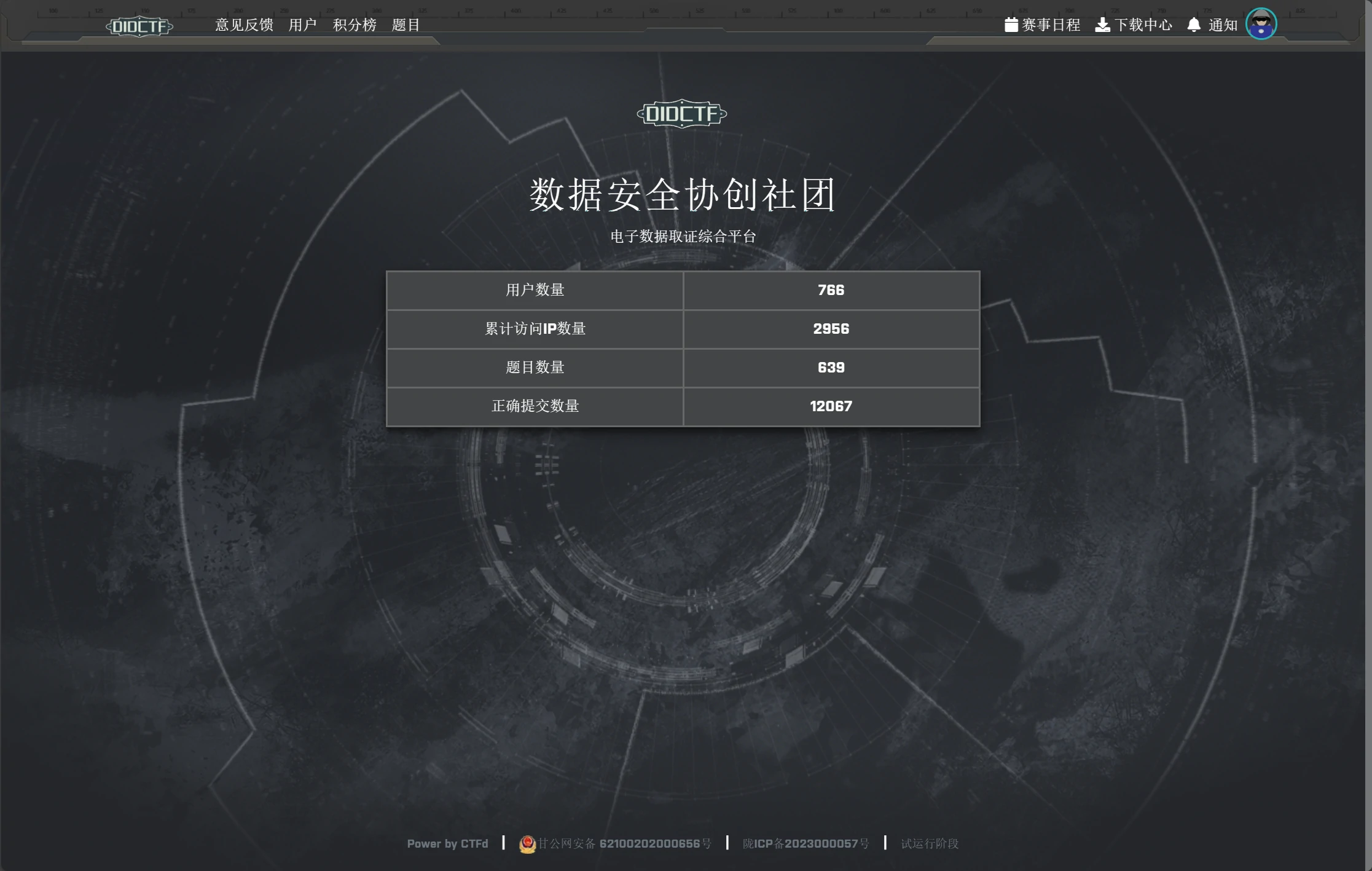The image size is (1372, 871).
Task: Click the 试运行阶段 footer text
Action: point(929,843)
